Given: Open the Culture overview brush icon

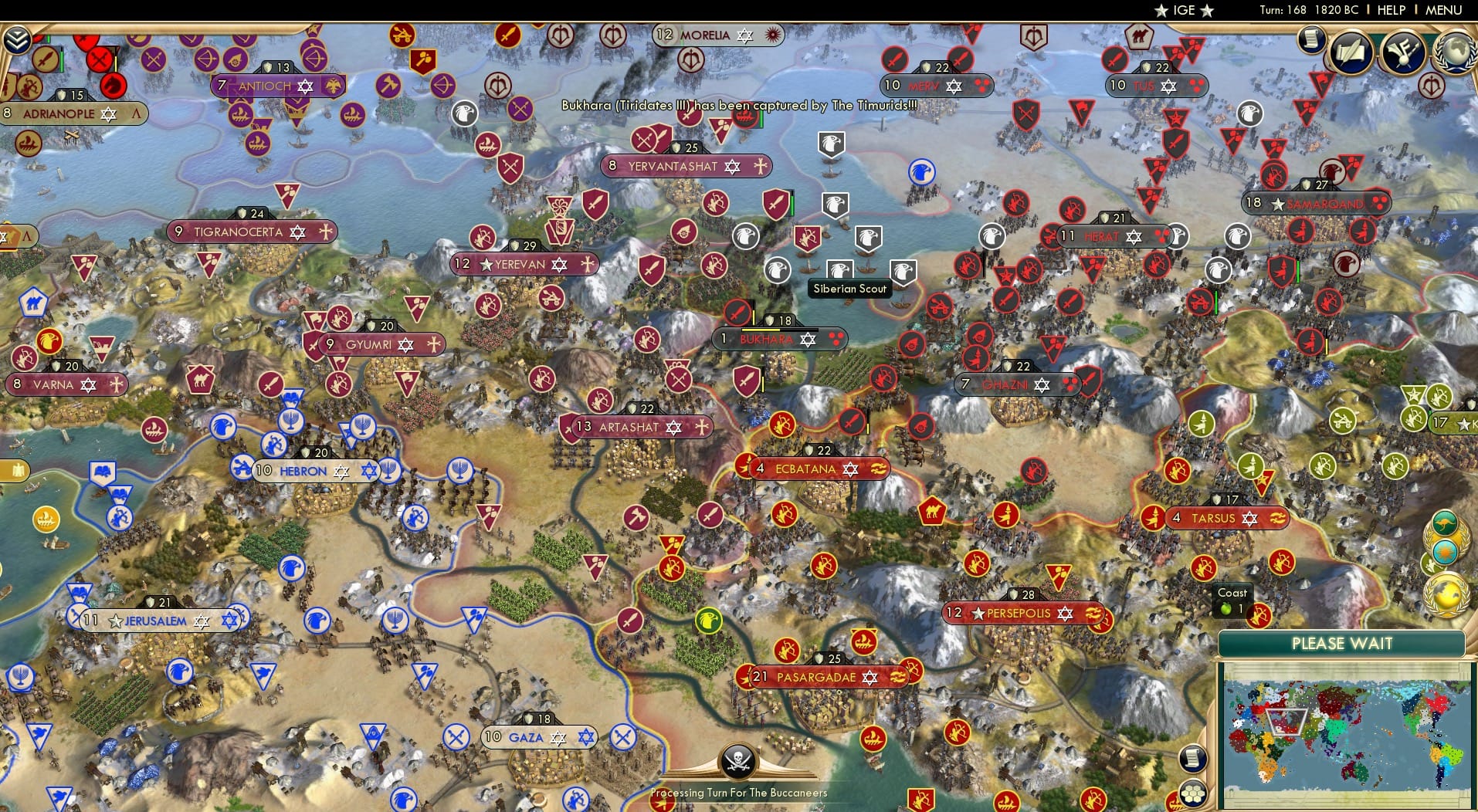Looking at the screenshot, I should click(x=1403, y=52).
